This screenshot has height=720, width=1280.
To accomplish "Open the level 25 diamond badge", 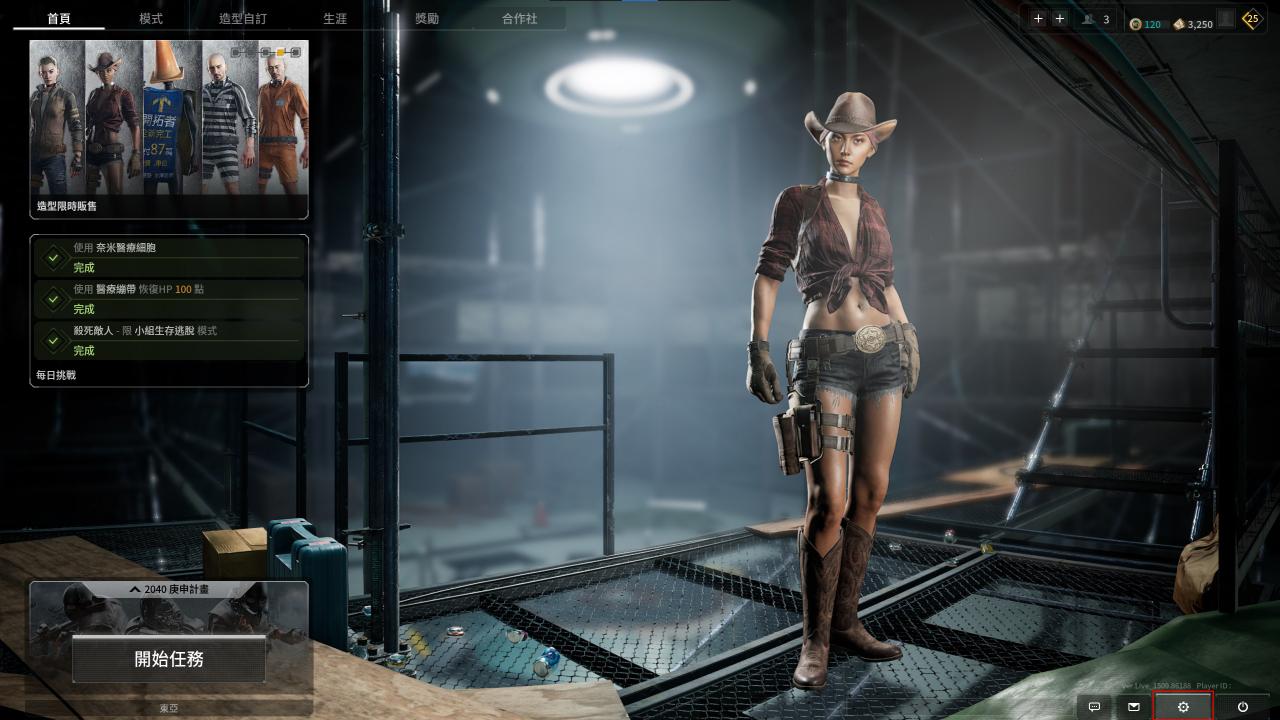I will 1252,19.
